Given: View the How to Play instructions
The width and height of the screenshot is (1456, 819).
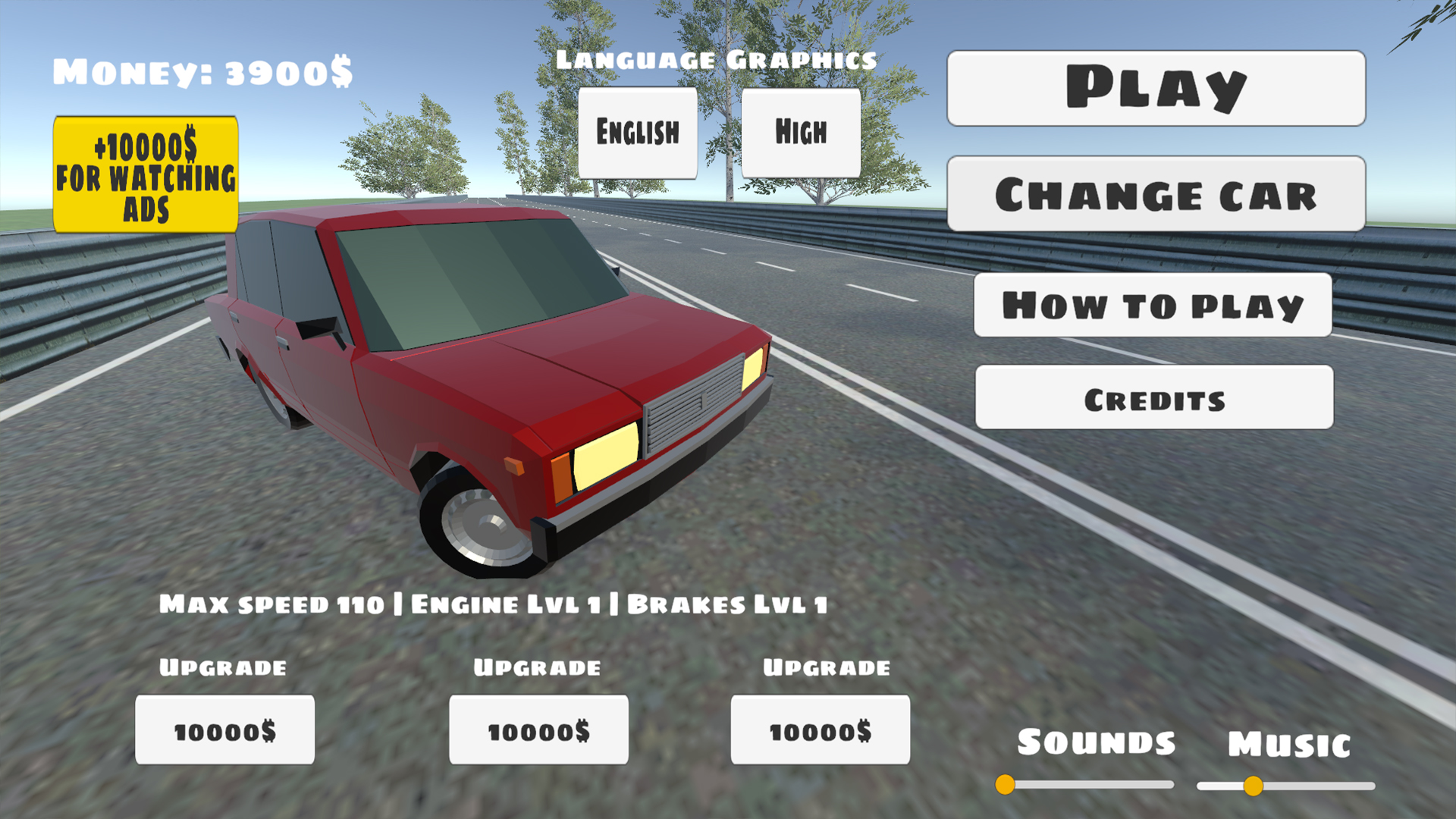Looking at the screenshot, I should pos(1153,306).
